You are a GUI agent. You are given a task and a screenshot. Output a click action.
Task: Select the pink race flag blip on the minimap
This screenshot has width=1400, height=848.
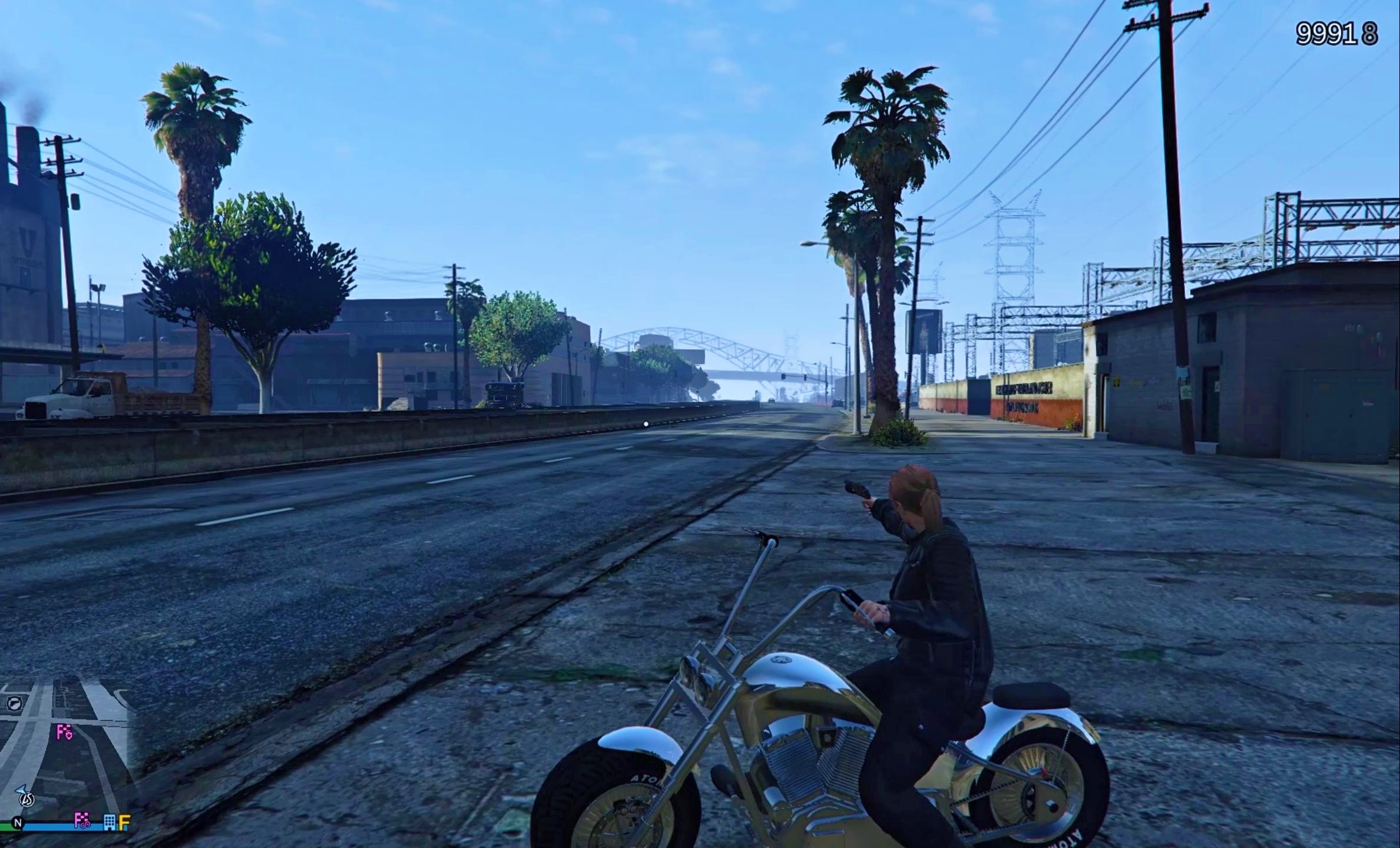[64, 732]
